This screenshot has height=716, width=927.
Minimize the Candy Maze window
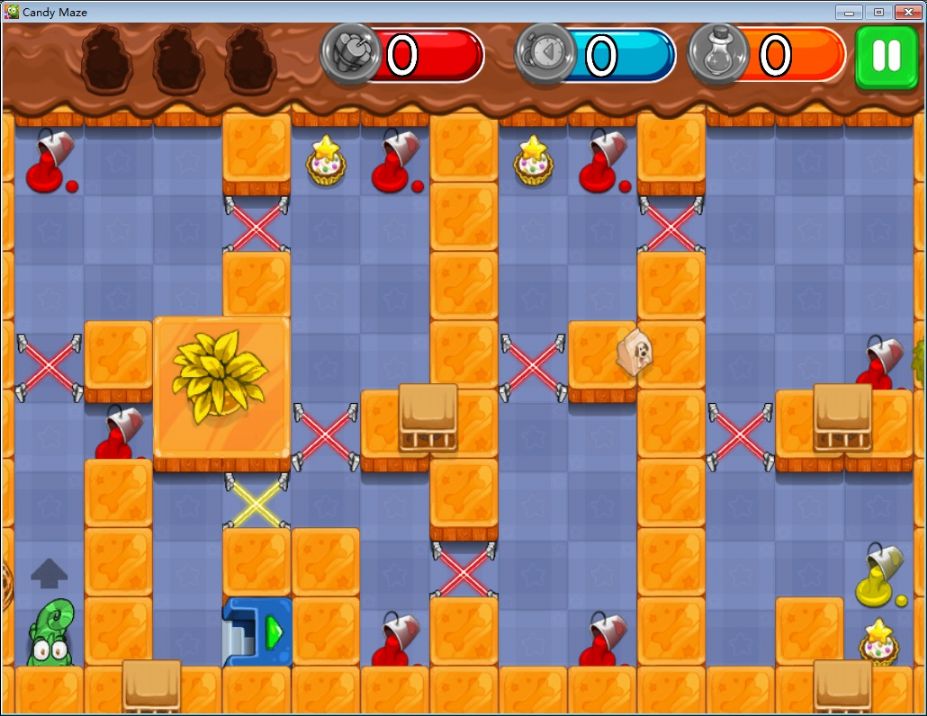(x=851, y=11)
